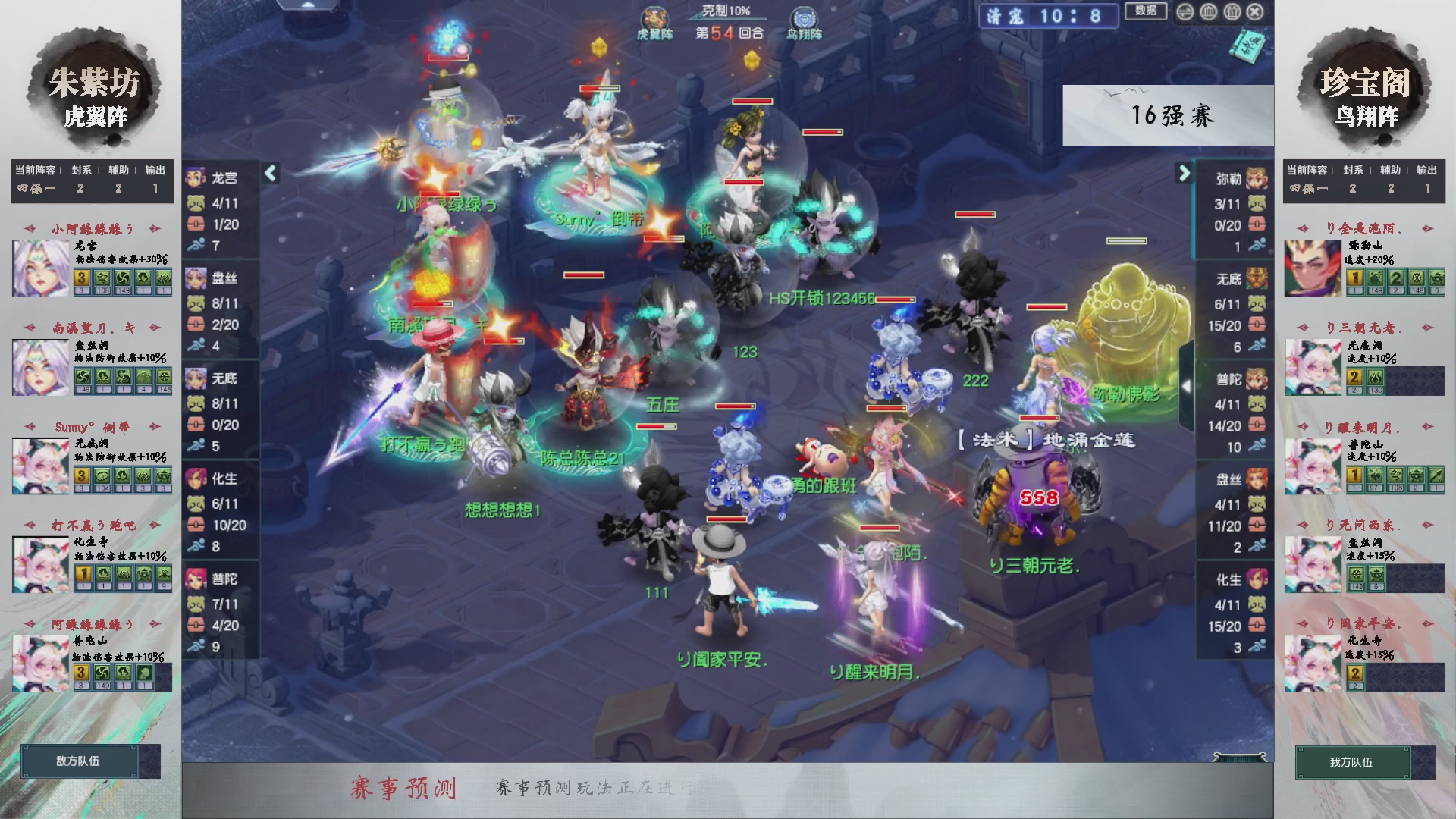1456x819 pixels.
Task: Toggle the cage-like circular icon in top-right toolbar
Action: pyautogui.click(x=1209, y=12)
